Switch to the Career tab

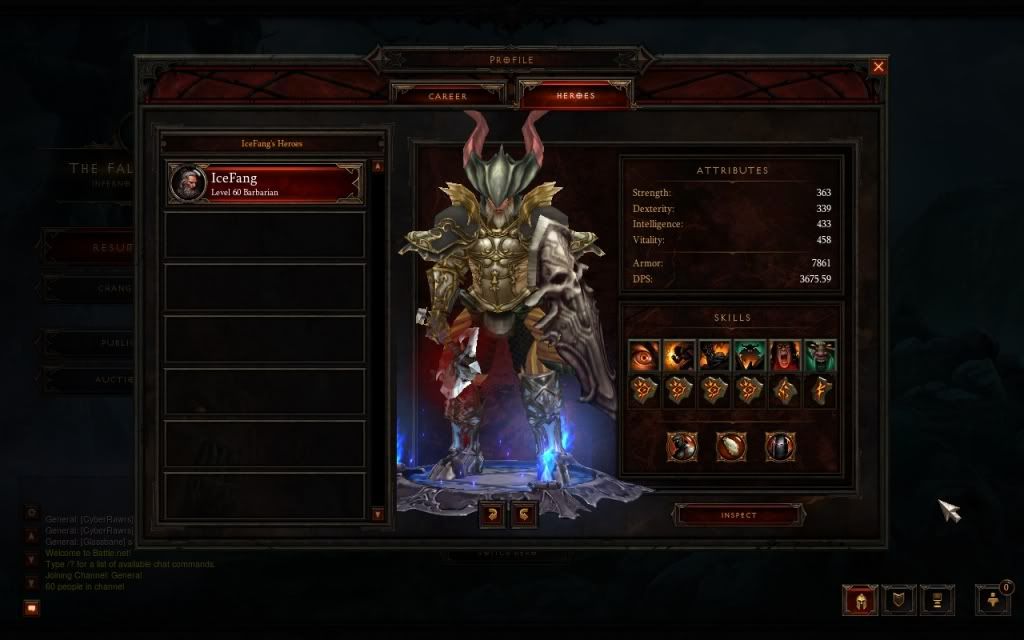tap(448, 96)
